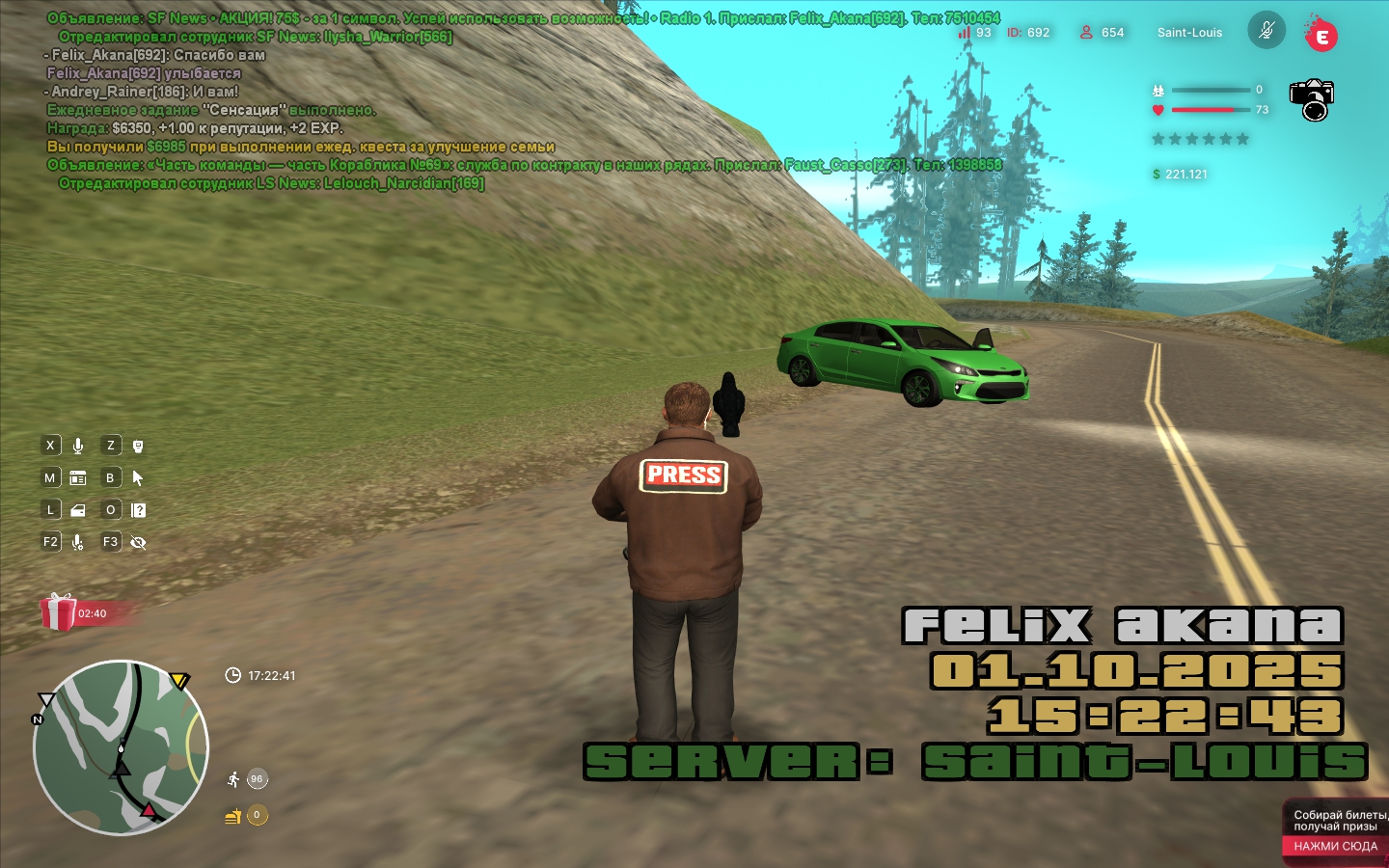This screenshot has width=1389, height=868.
Task: Click the yellow triangle marker on minimap edge
Action: [179, 681]
